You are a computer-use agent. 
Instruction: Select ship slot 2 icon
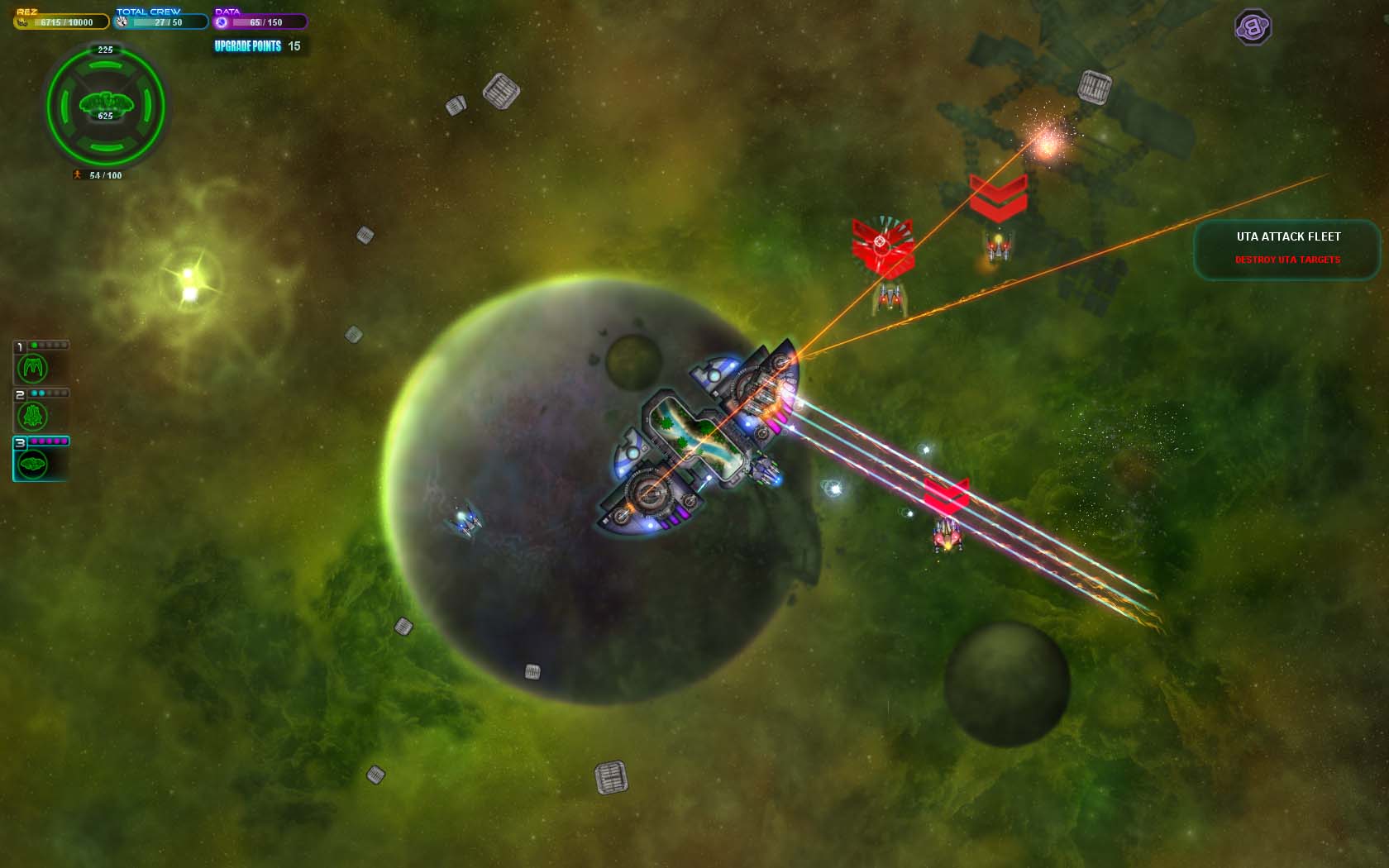pos(33,416)
